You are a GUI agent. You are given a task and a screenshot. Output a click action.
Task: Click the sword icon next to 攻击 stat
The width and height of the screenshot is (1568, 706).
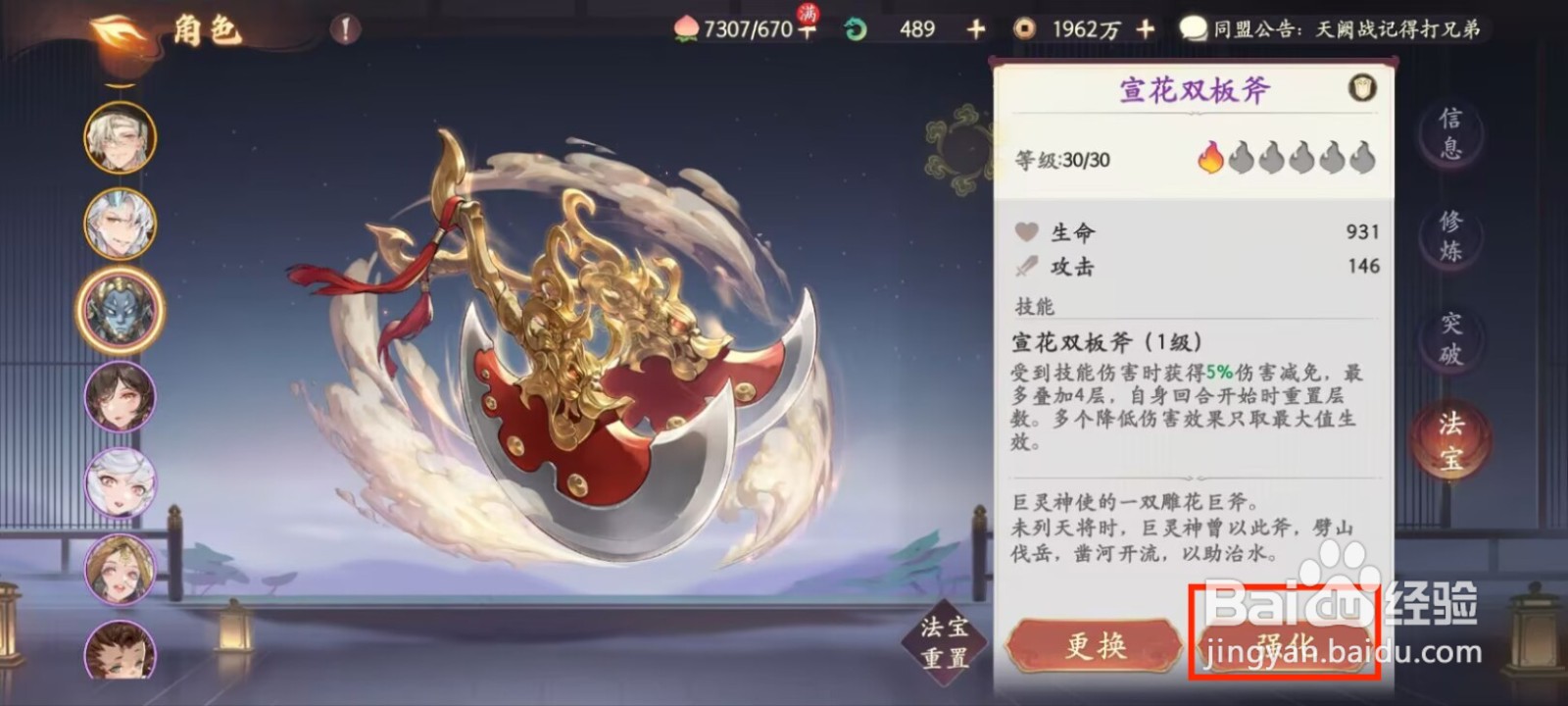coord(1027,265)
